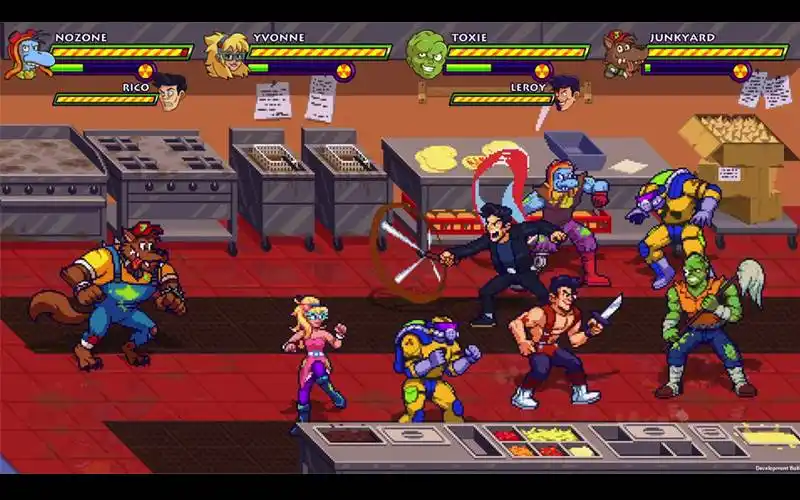800x500 pixels.
Task: Click the Leroy enemy portrait
Action: [x=566, y=93]
